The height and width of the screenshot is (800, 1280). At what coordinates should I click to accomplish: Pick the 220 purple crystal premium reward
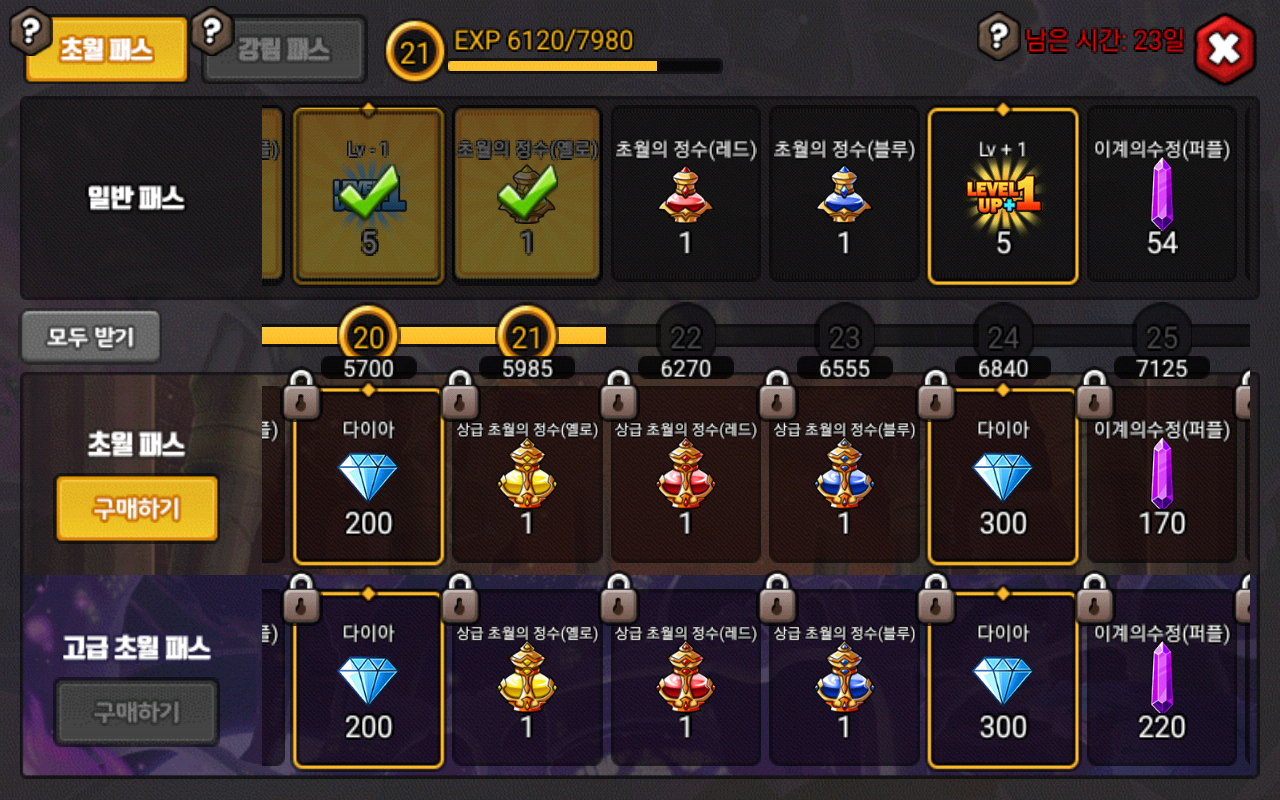pyautogui.click(x=1161, y=680)
